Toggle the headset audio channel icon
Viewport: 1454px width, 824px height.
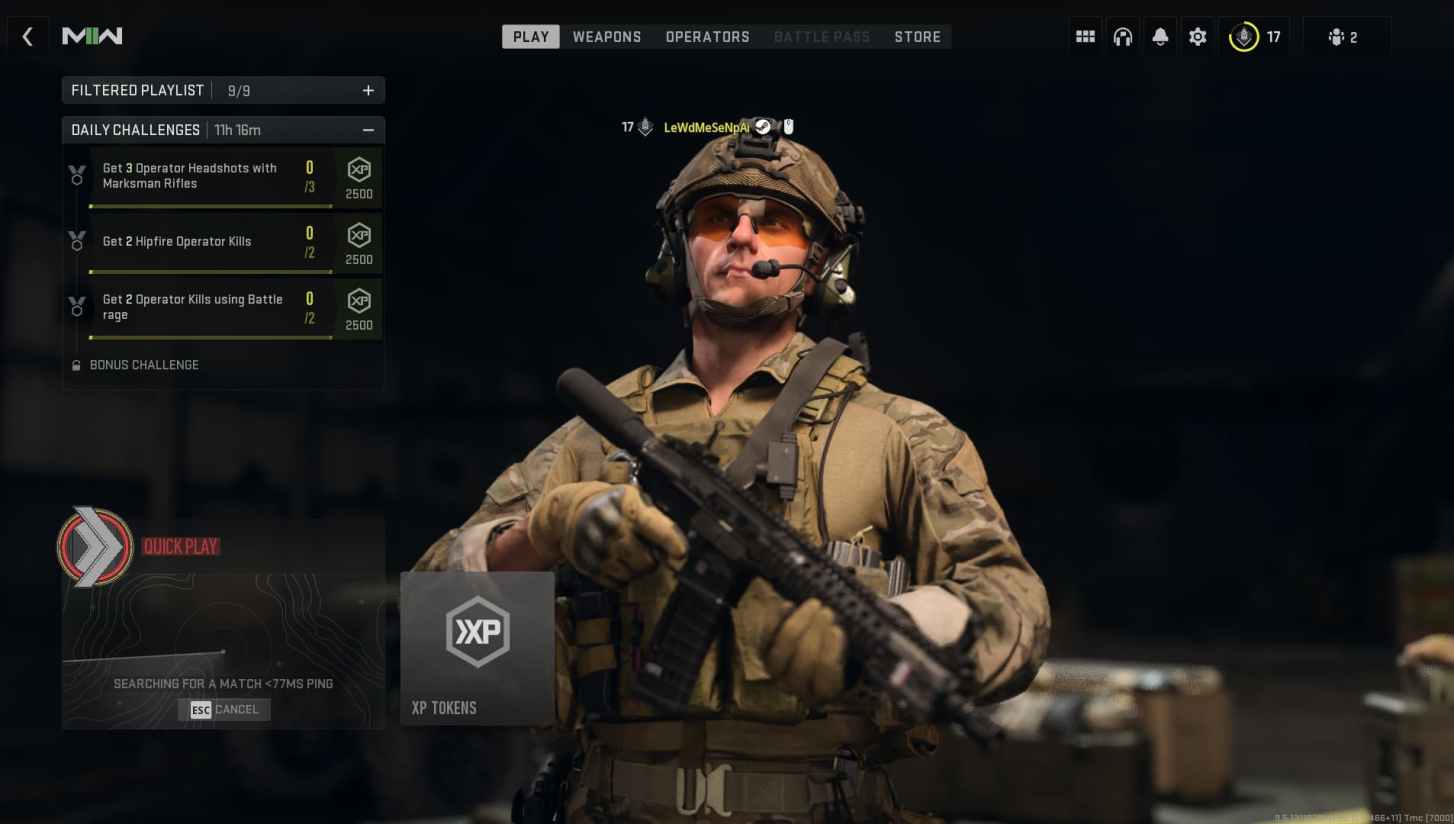pyautogui.click(x=1122, y=36)
